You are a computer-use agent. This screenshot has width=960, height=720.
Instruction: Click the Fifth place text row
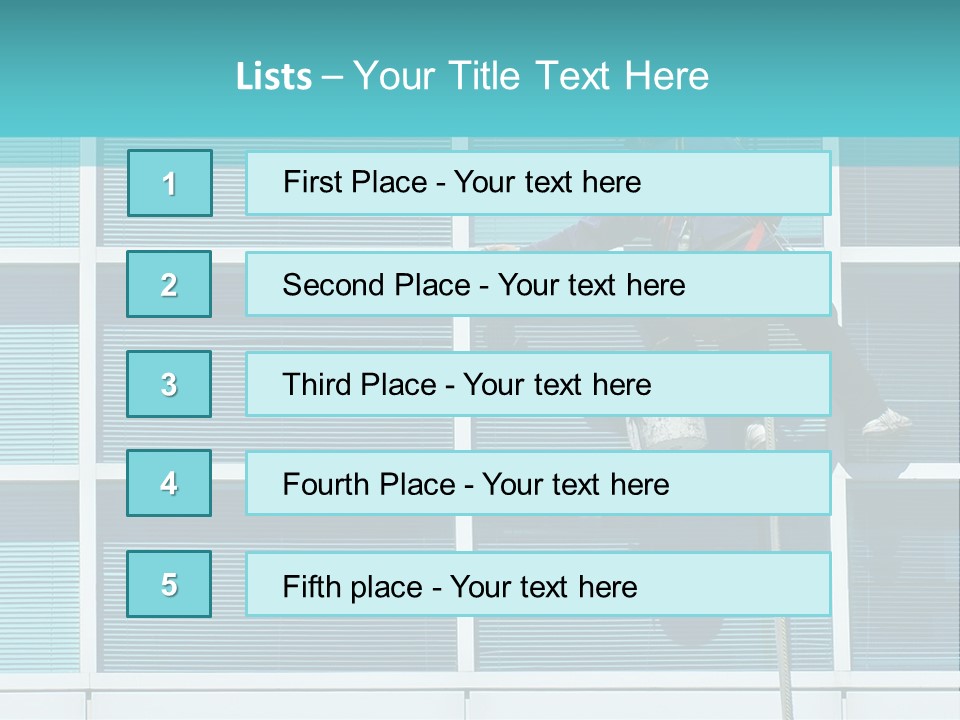(x=538, y=584)
